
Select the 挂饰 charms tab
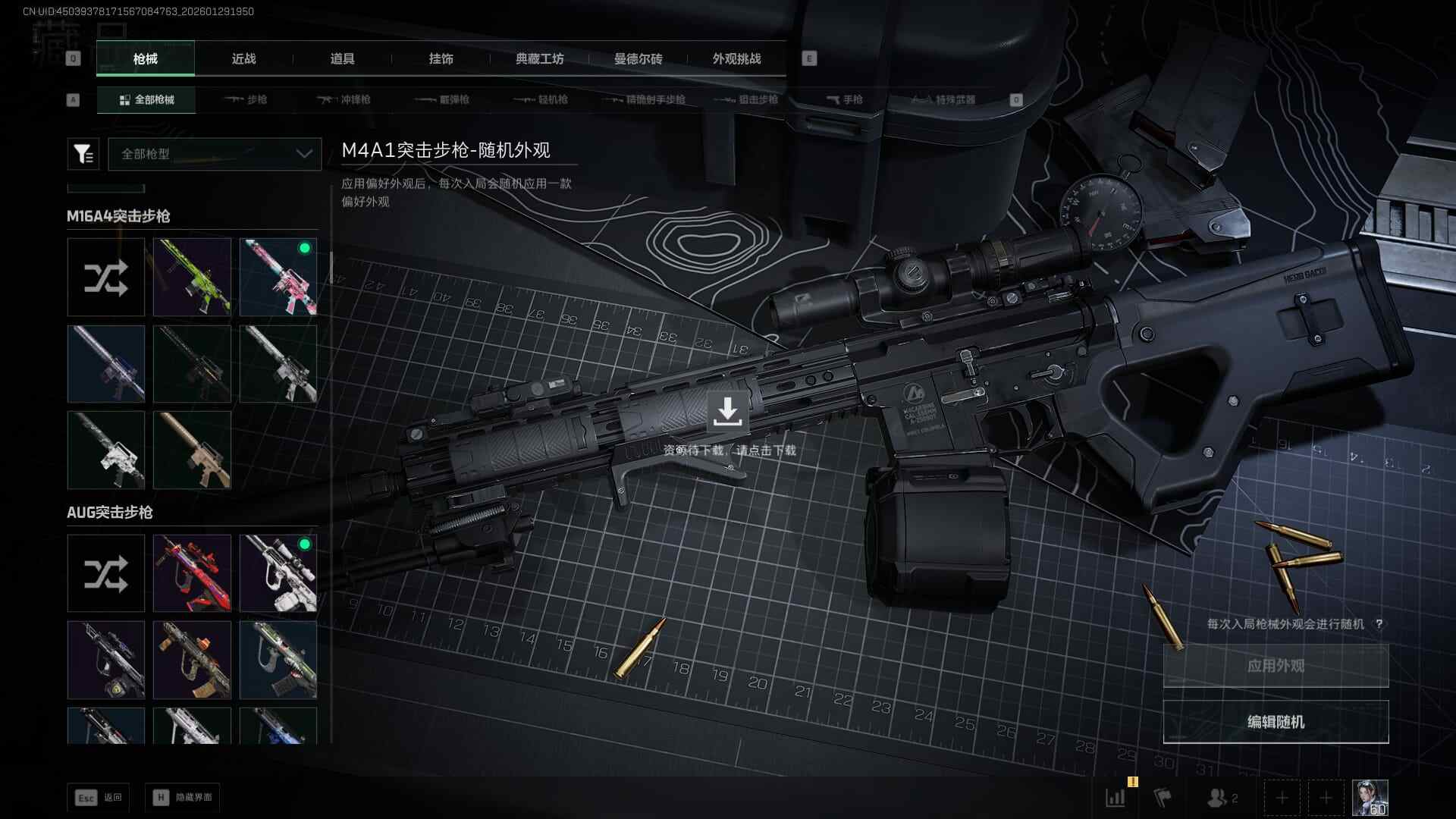(441, 59)
